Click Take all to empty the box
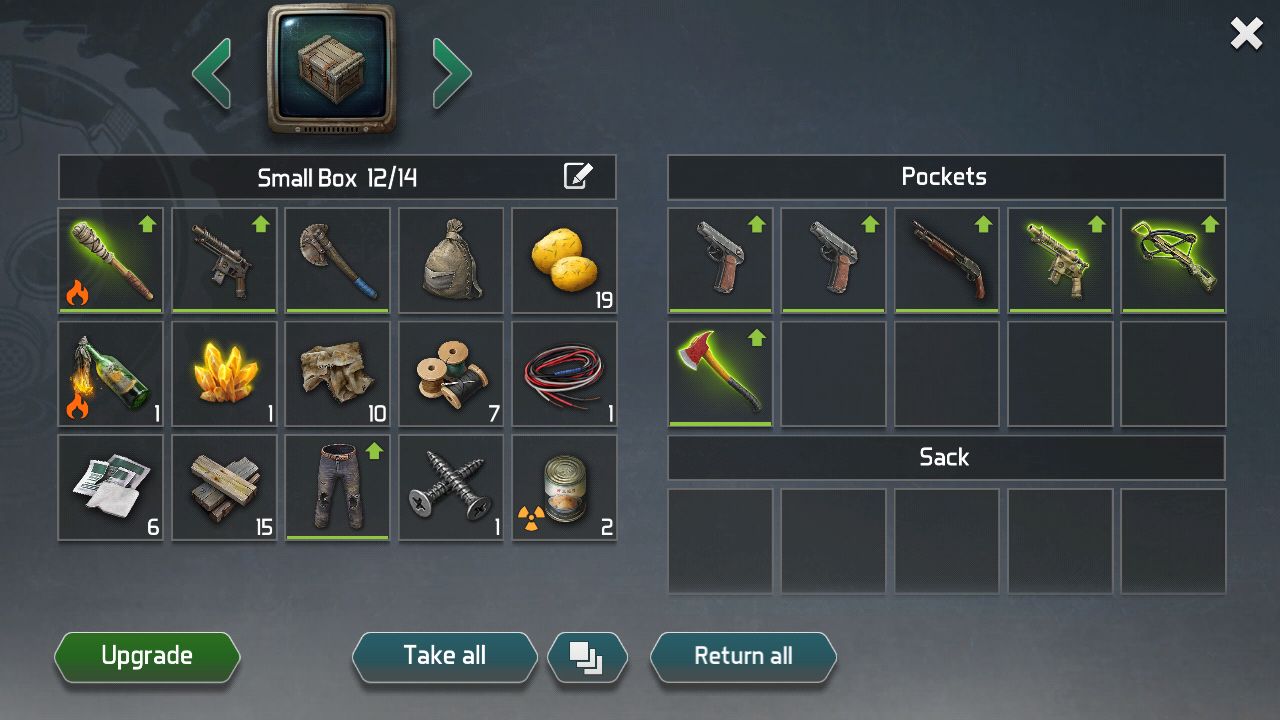Screen dimensions: 1280x720 point(443,656)
